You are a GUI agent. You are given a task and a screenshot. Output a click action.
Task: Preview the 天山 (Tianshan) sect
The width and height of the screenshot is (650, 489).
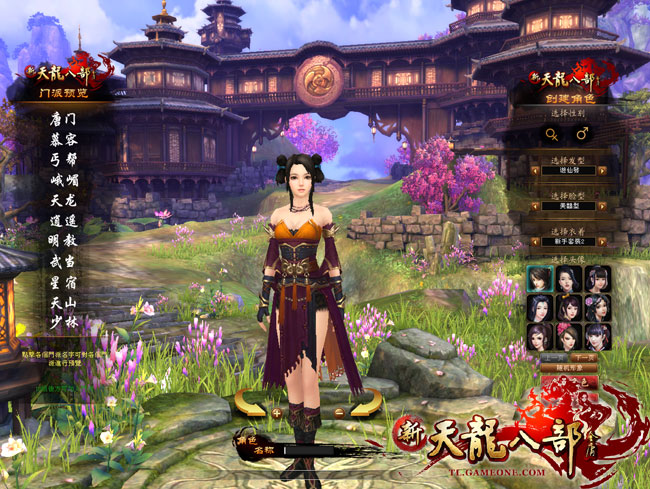click(63, 303)
